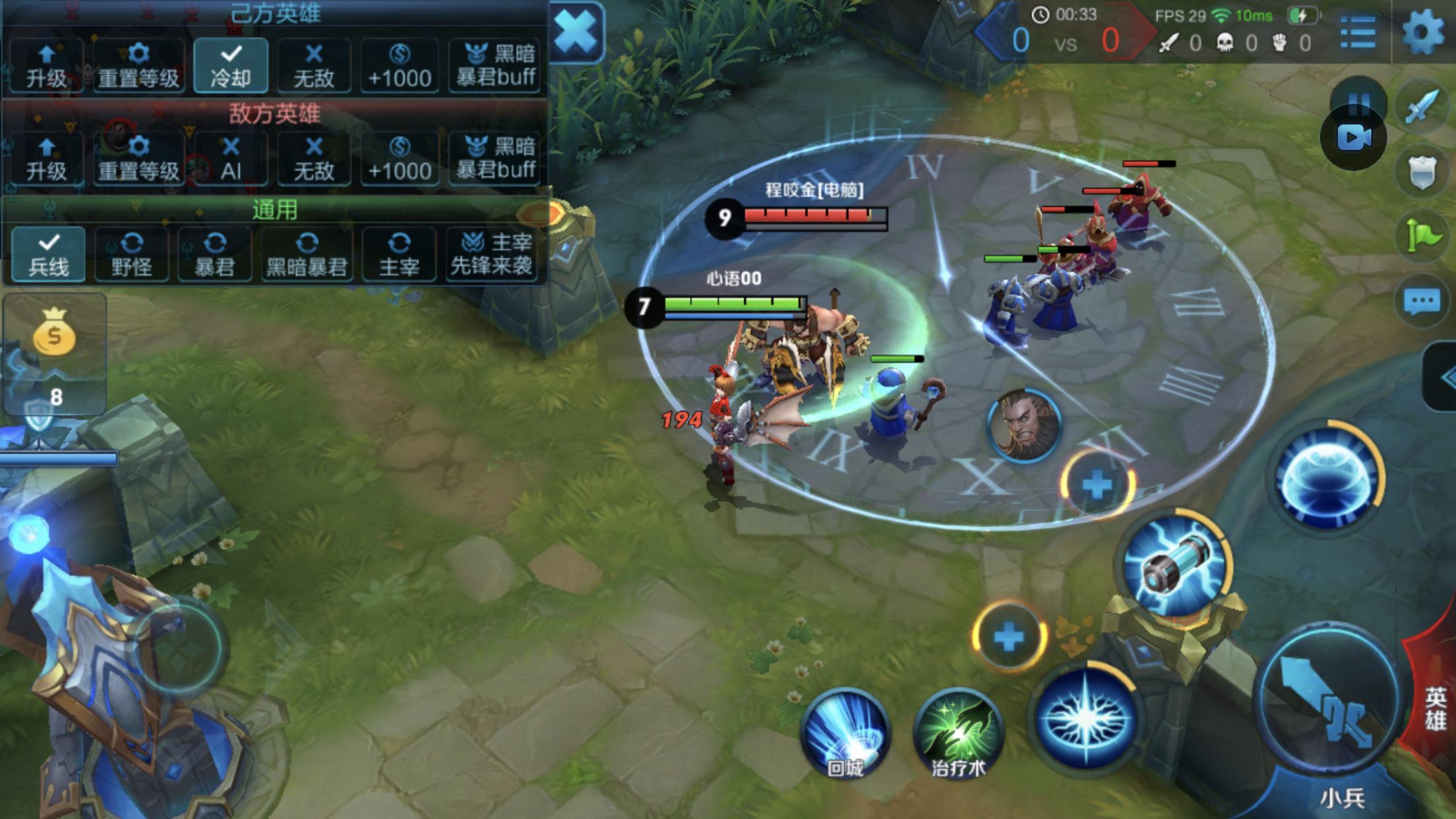Send the green flag signal
This screenshot has width=1456, height=819.
click(x=1422, y=235)
